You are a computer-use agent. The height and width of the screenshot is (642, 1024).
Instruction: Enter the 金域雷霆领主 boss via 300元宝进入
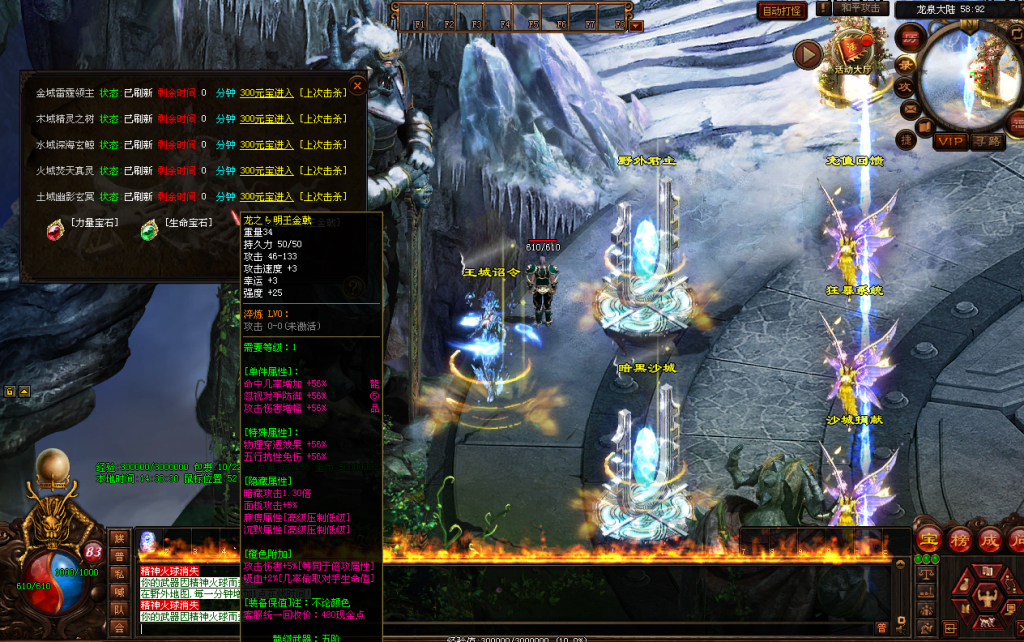[266, 93]
